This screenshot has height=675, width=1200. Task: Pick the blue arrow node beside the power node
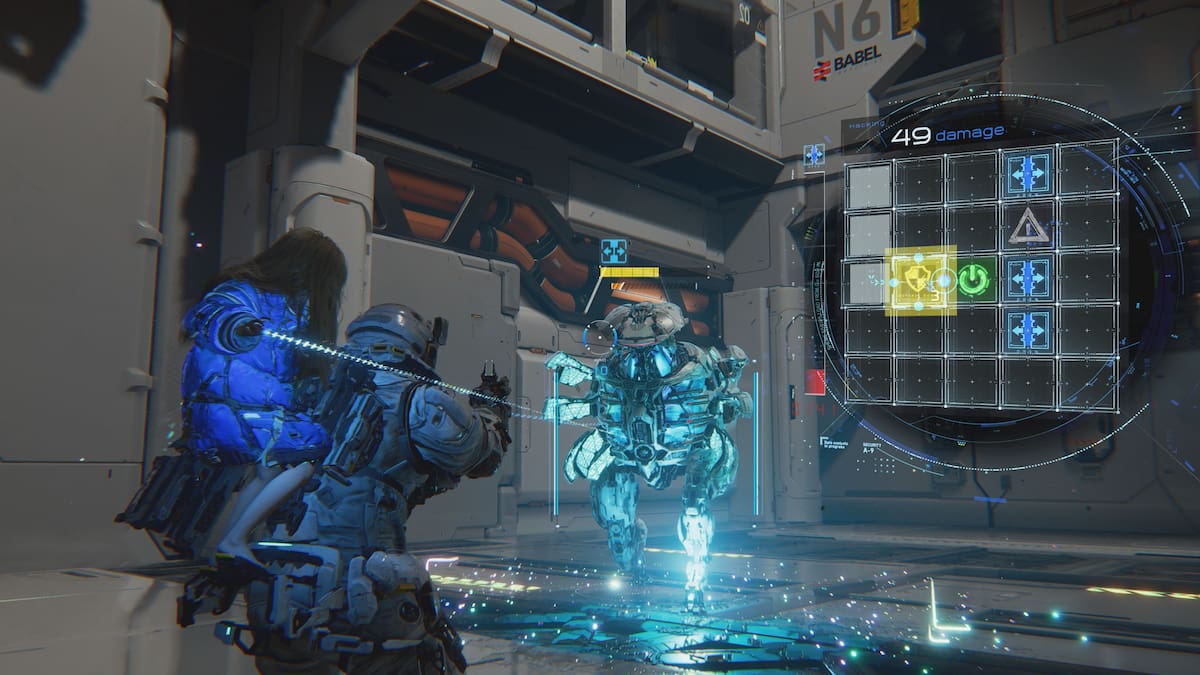(1028, 279)
